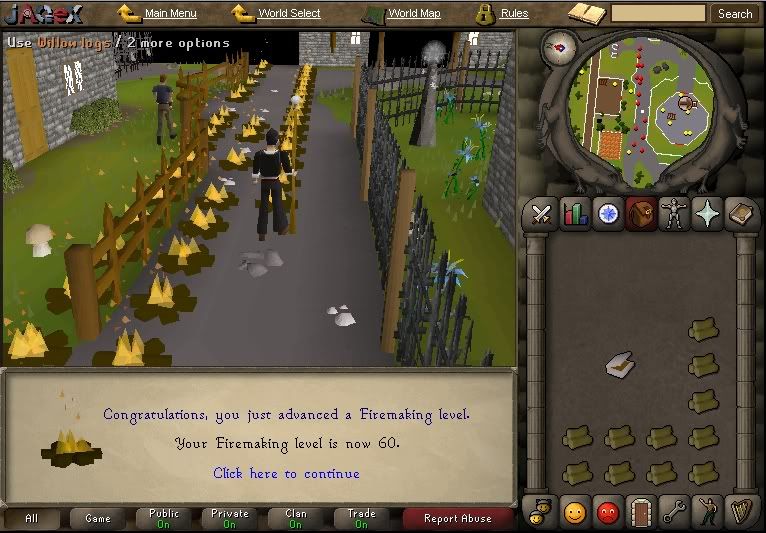
Task: Report Abuse button in chat bar
Action: (x=457, y=518)
